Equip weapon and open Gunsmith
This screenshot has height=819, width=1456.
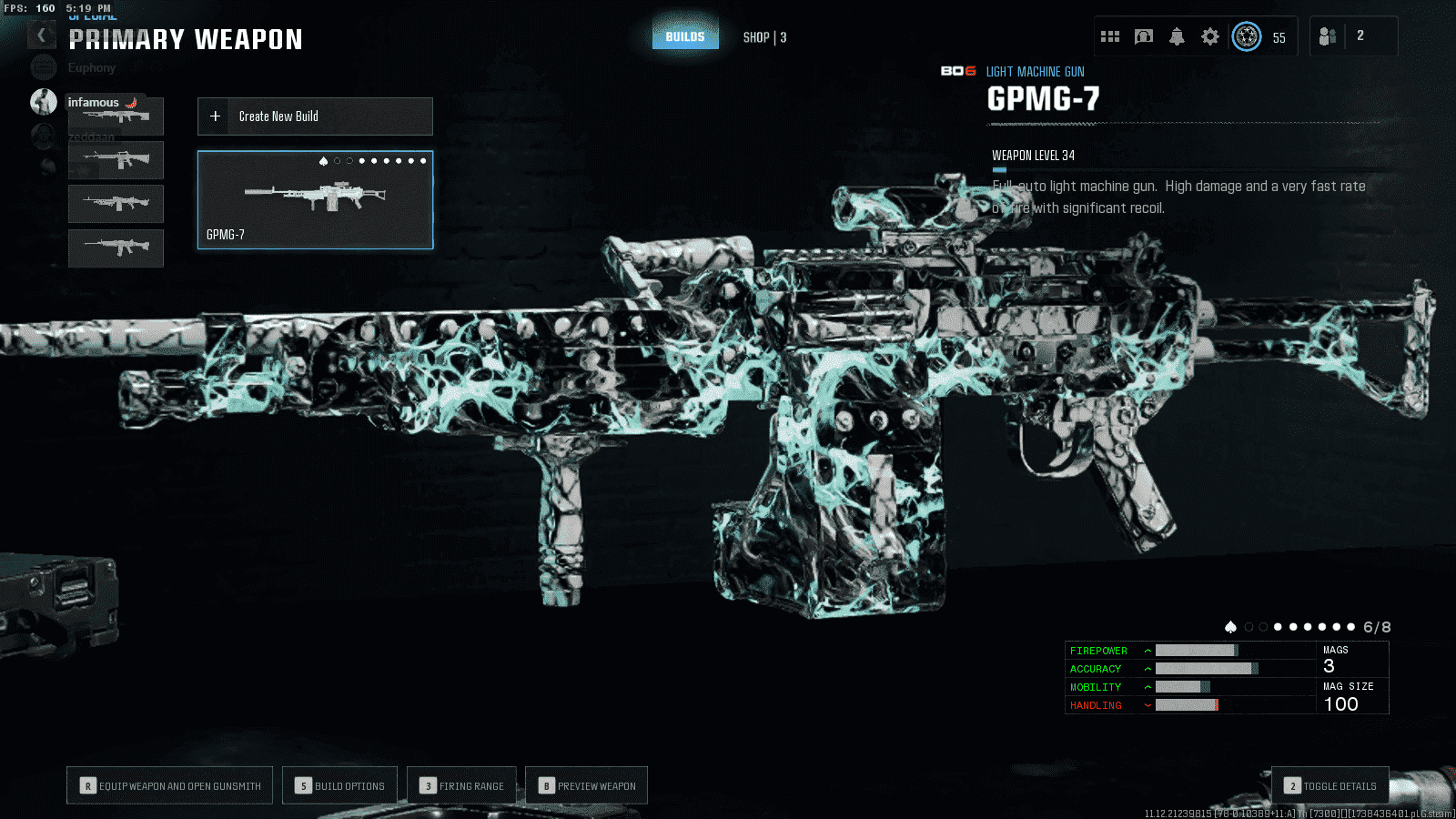click(x=170, y=785)
